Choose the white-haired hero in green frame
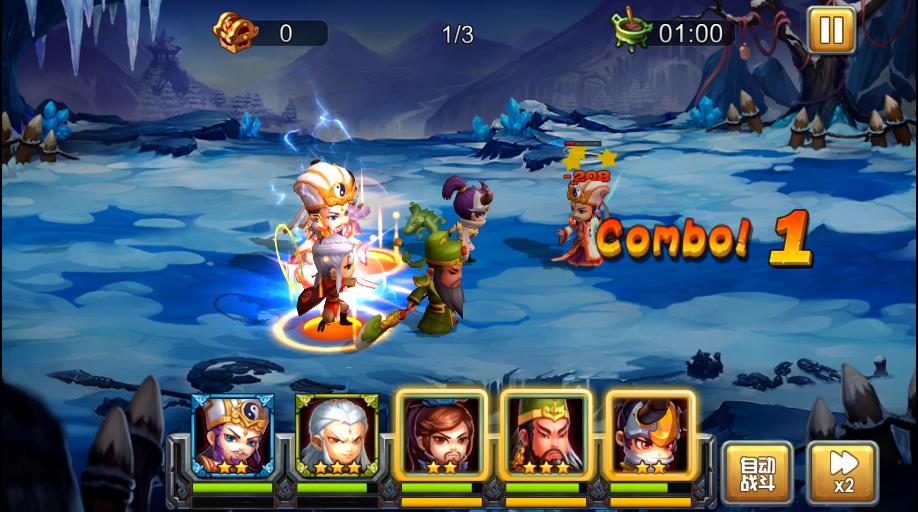 pyautogui.click(x=337, y=435)
